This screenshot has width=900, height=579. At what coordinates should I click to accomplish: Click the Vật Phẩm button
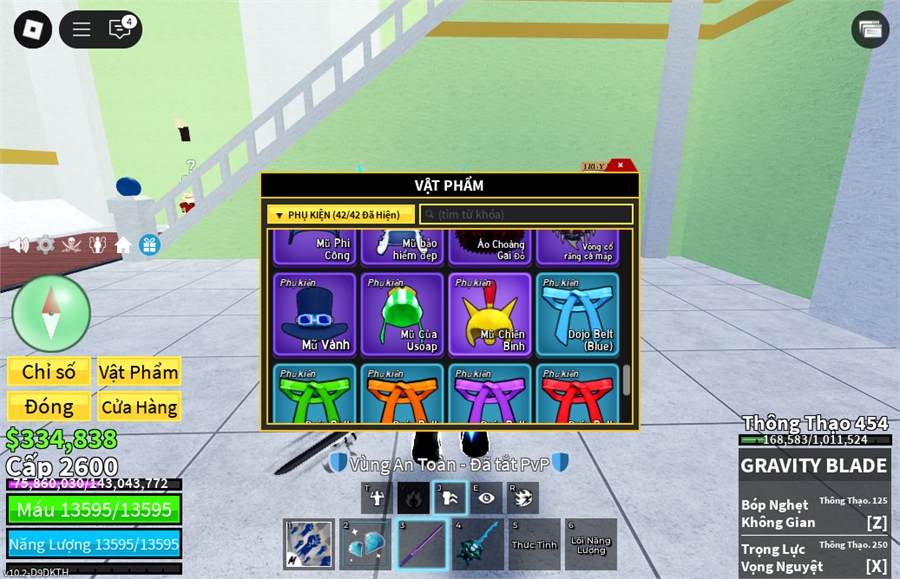139,372
